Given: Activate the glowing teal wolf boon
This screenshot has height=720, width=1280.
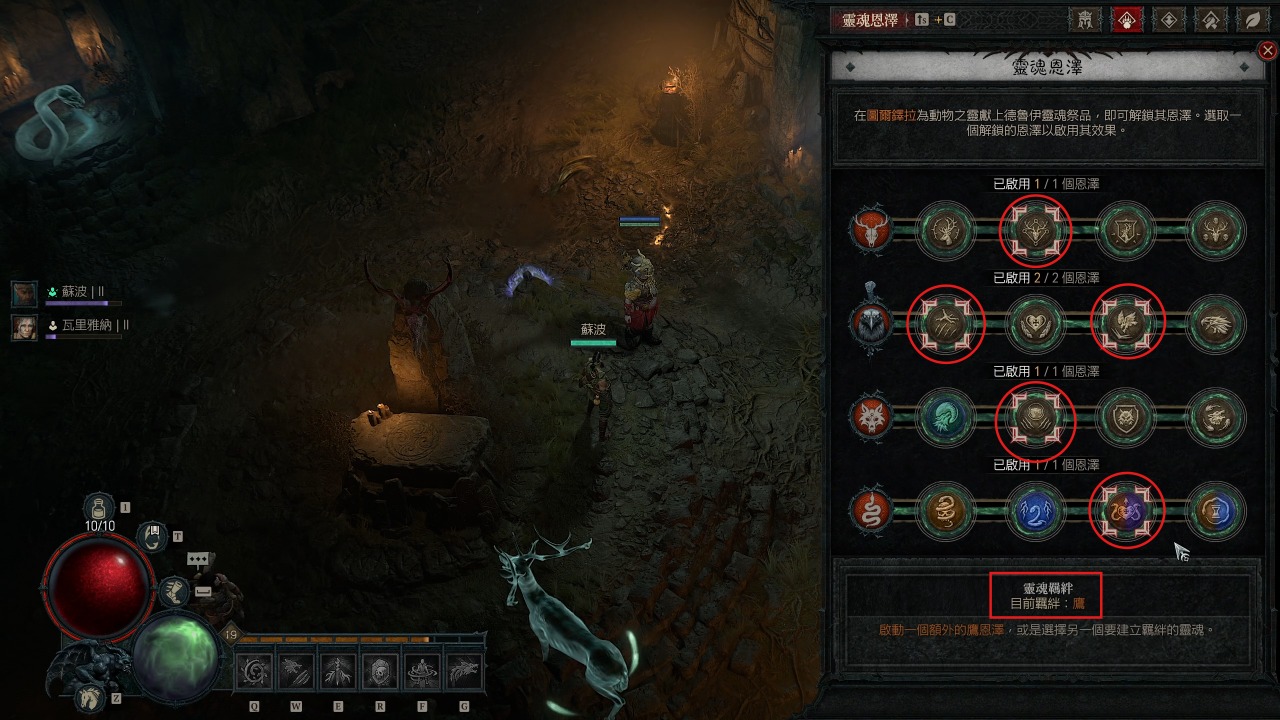Looking at the screenshot, I should tap(944, 417).
